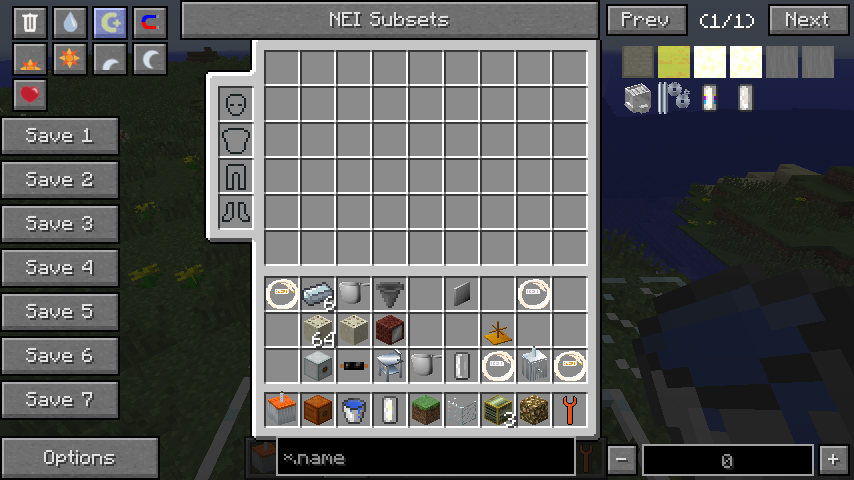Focus the item search text field

pyautogui.click(x=425, y=458)
